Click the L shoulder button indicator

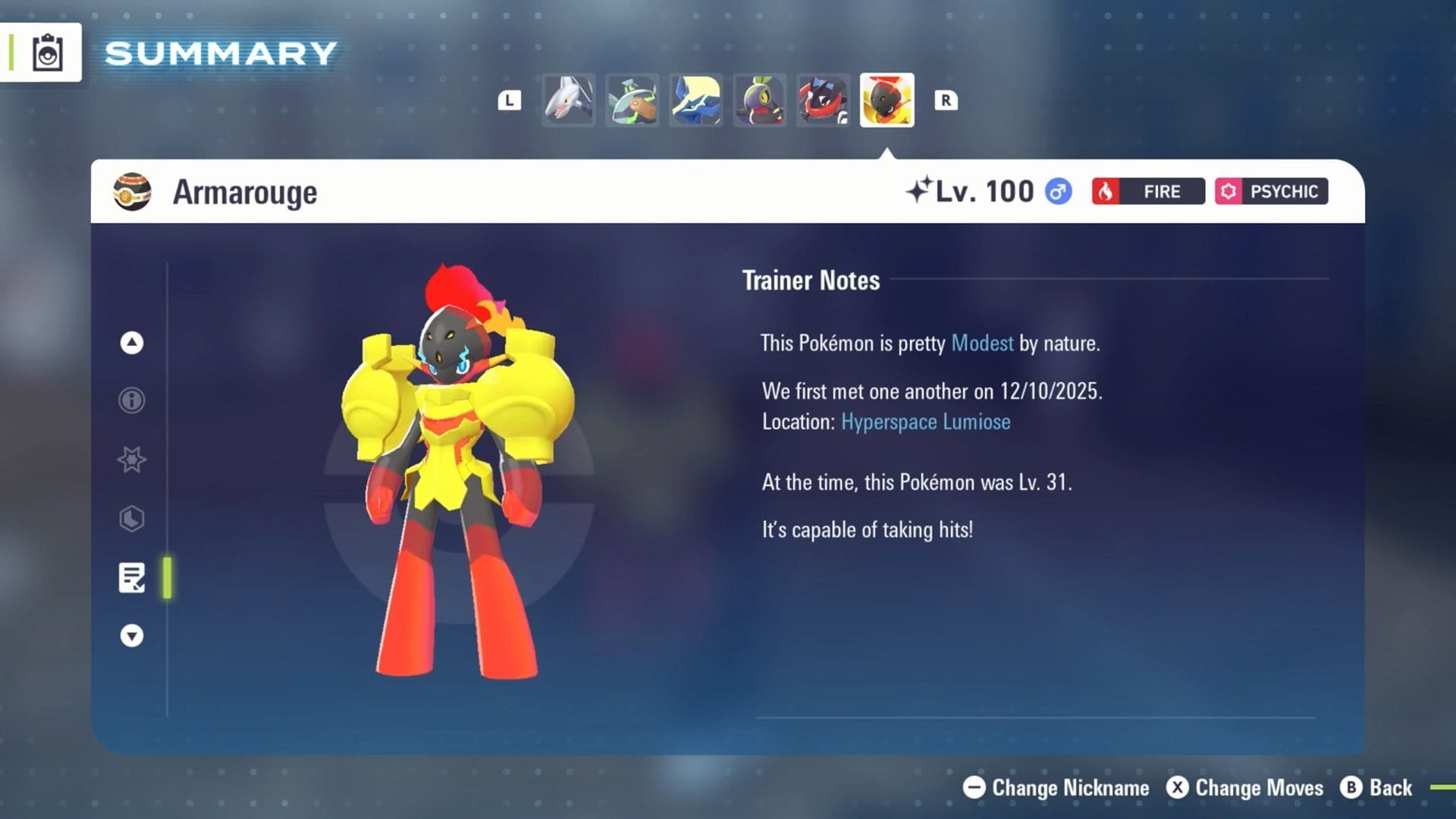click(x=510, y=99)
